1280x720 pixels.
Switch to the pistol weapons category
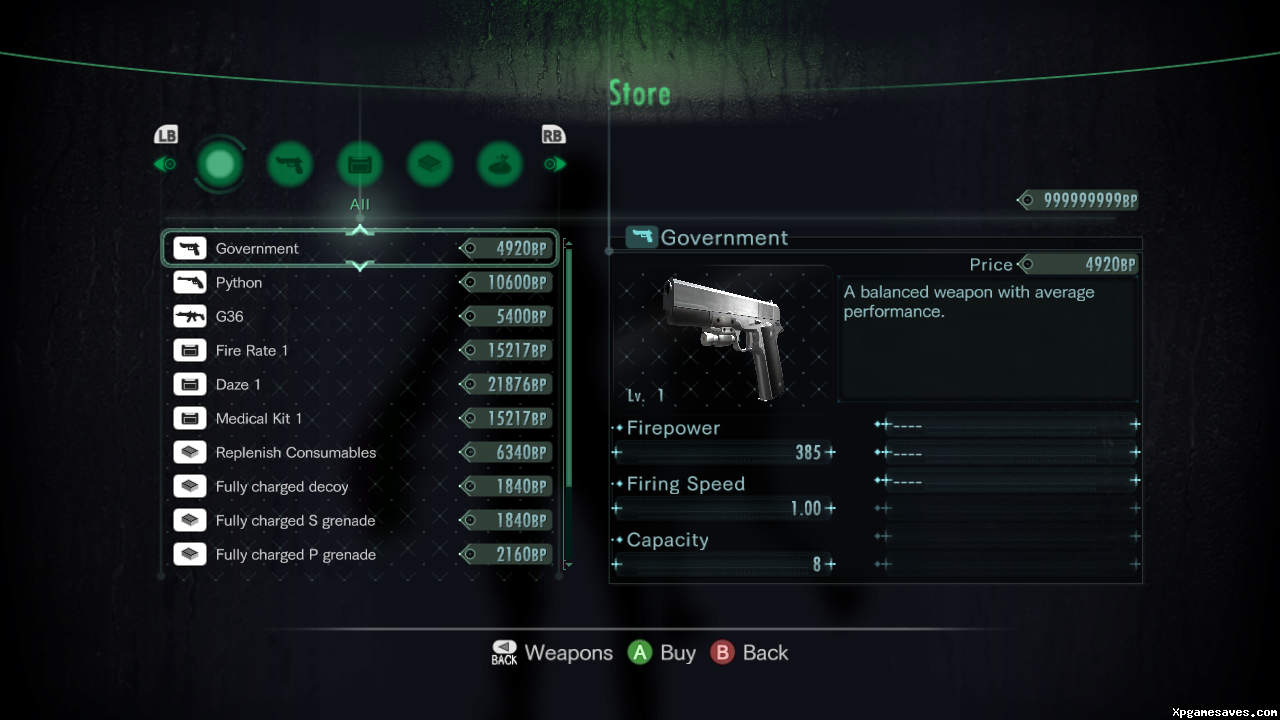[290, 164]
